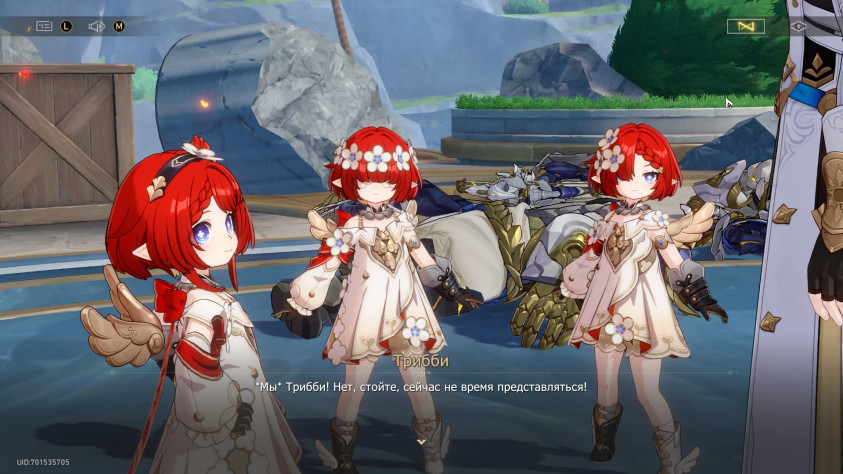Advance dialogue via the continue arrow
This screenshot has width=843, height=474.
[421, 439]
